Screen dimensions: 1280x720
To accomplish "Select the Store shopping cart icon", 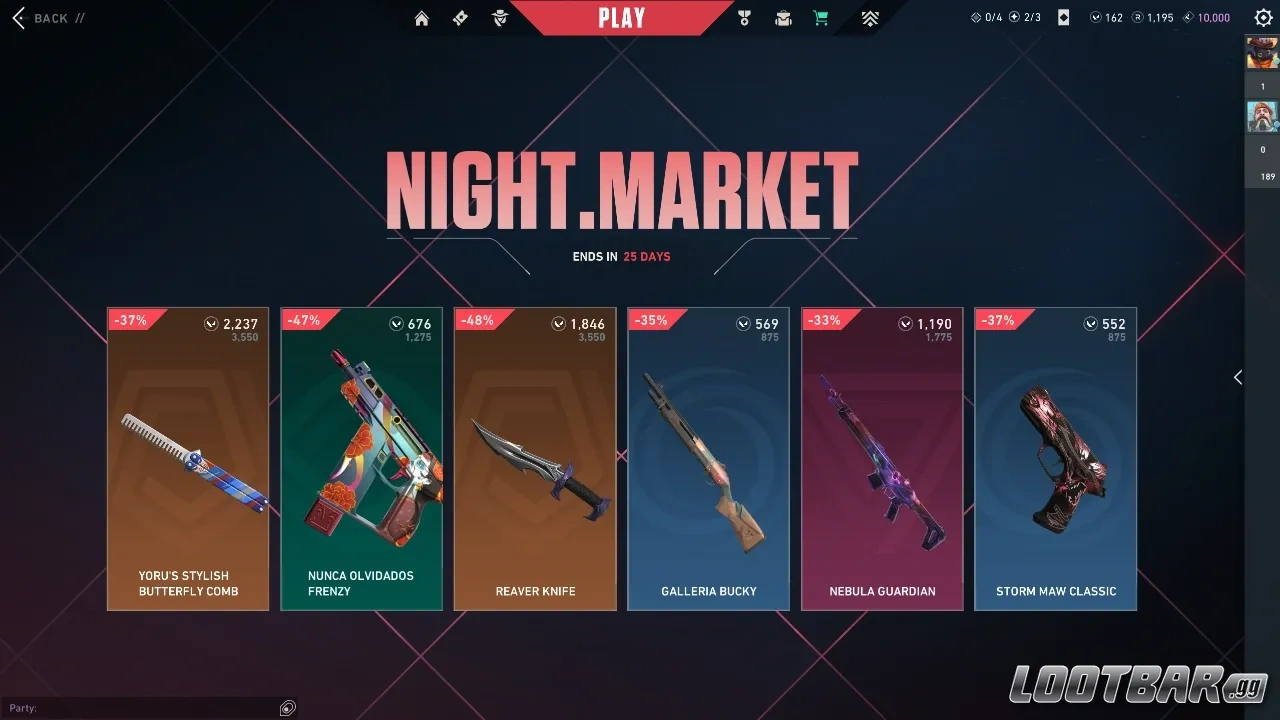I will click(820, 17).
